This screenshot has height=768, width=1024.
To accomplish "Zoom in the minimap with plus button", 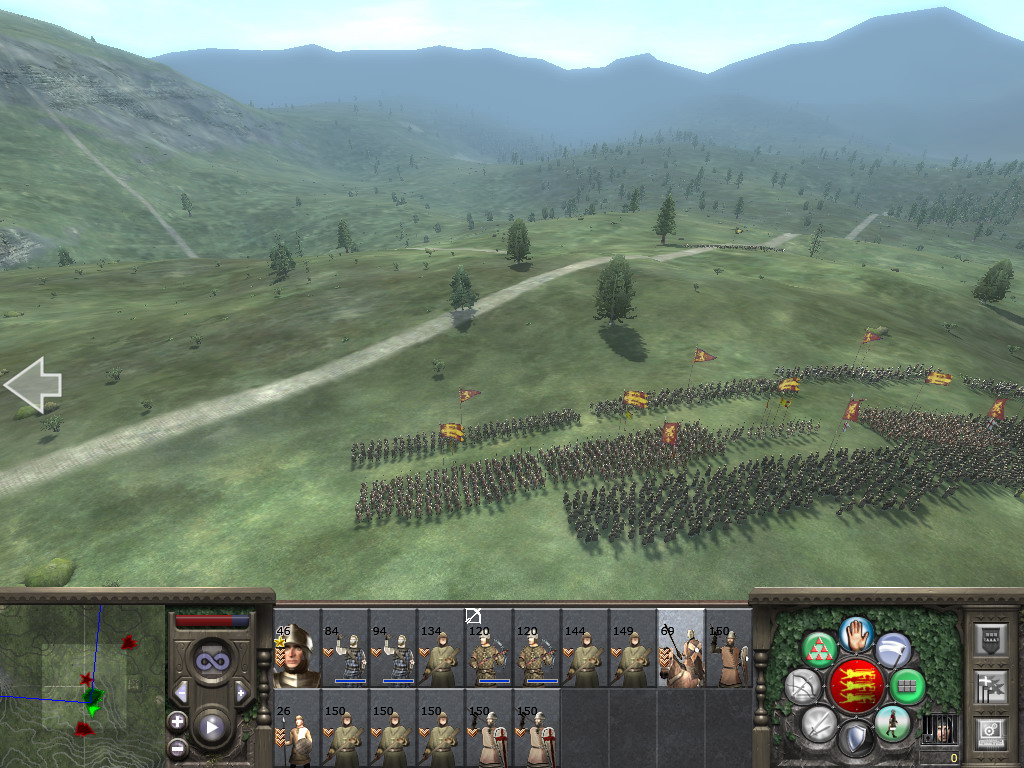I will click(177, 721).
